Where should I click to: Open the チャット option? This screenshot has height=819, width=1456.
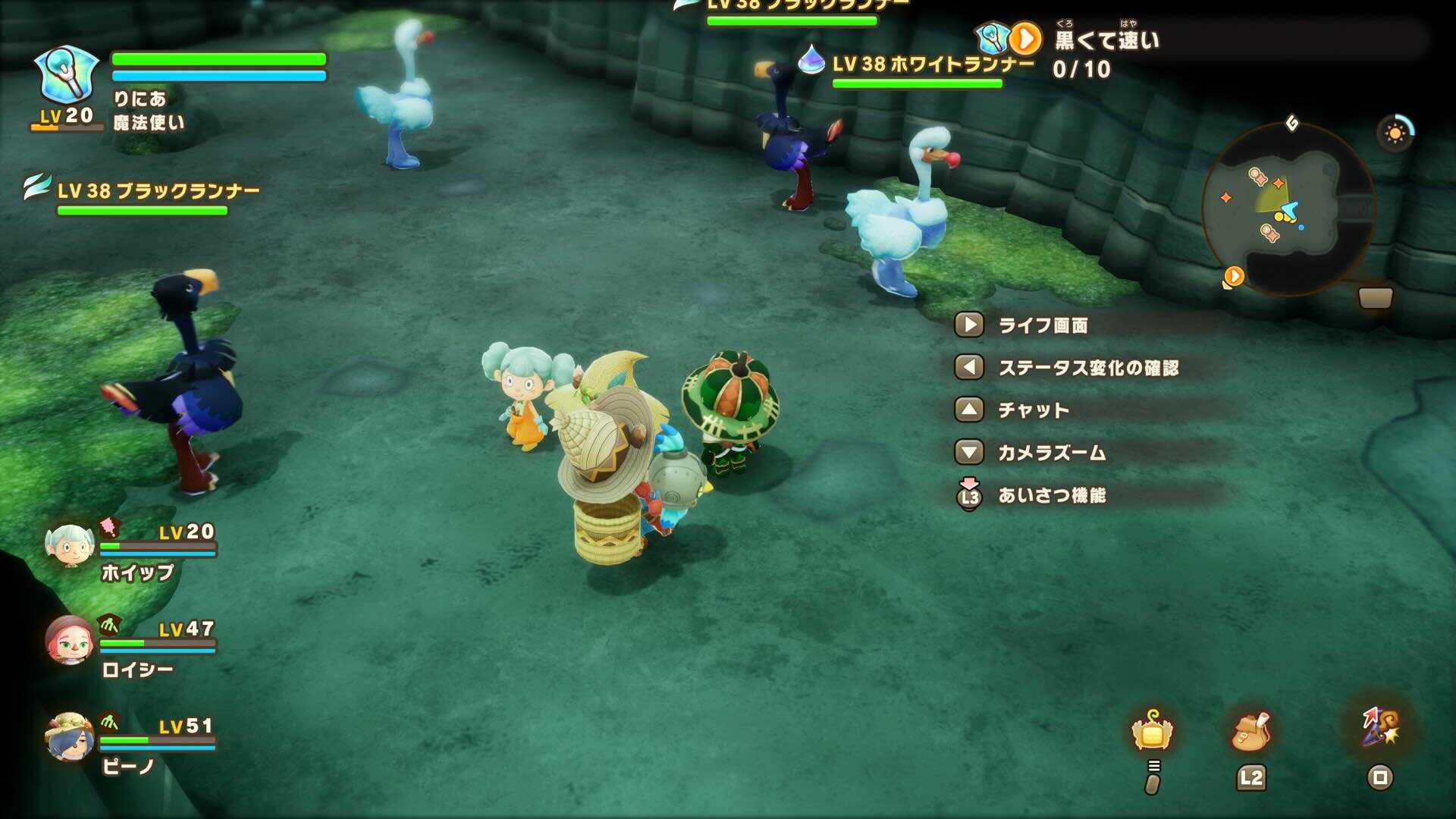tap(1033, 410)
